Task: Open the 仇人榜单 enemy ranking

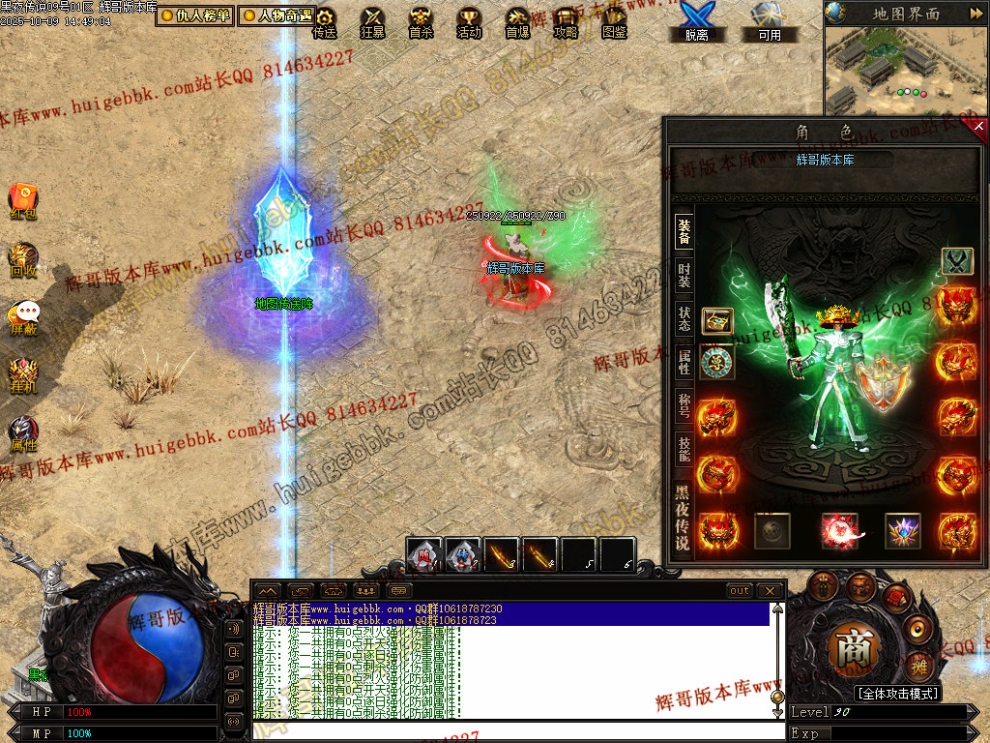Action: 195,16
